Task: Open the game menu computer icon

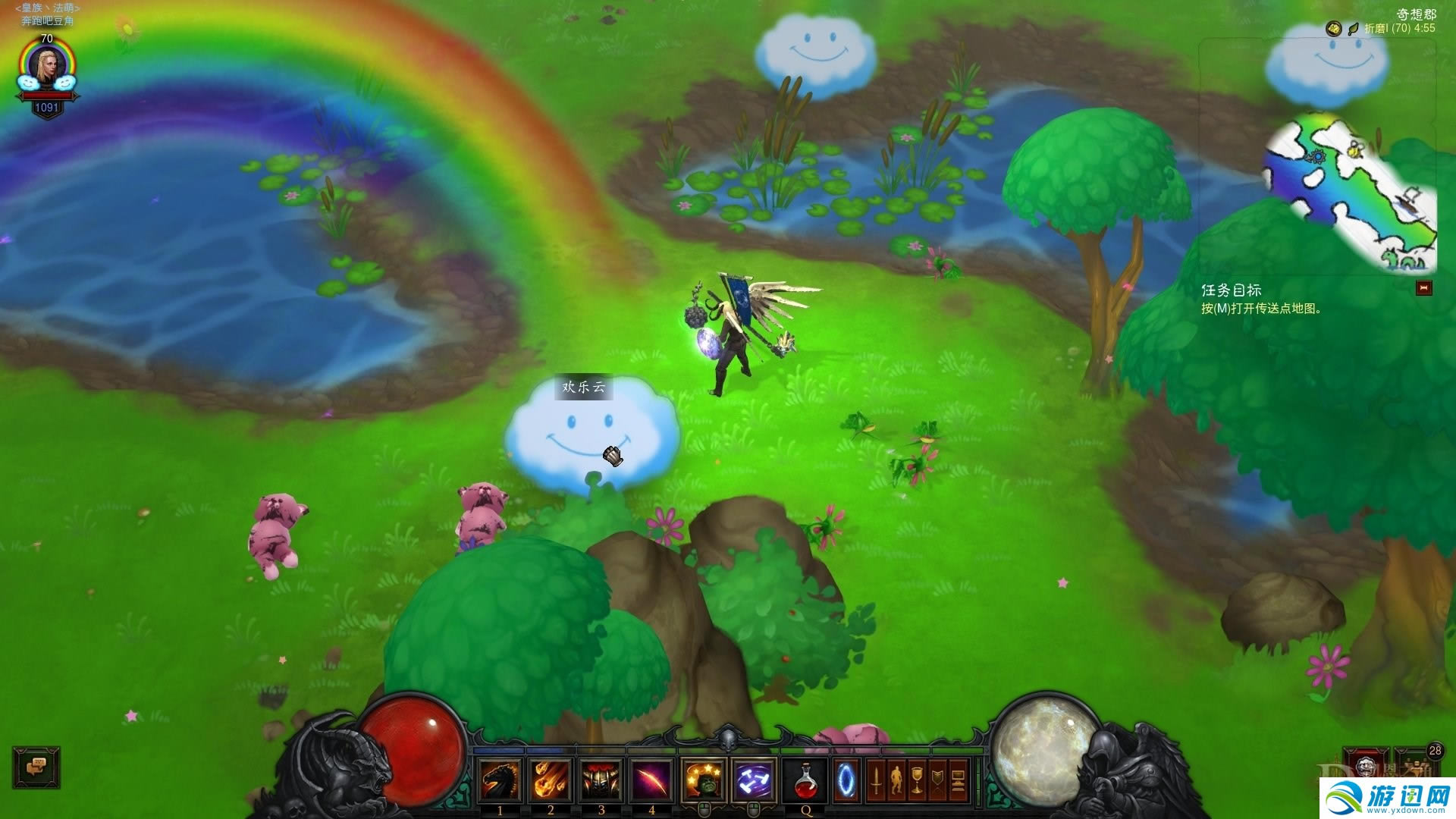Action: click(x=958, y=780)
